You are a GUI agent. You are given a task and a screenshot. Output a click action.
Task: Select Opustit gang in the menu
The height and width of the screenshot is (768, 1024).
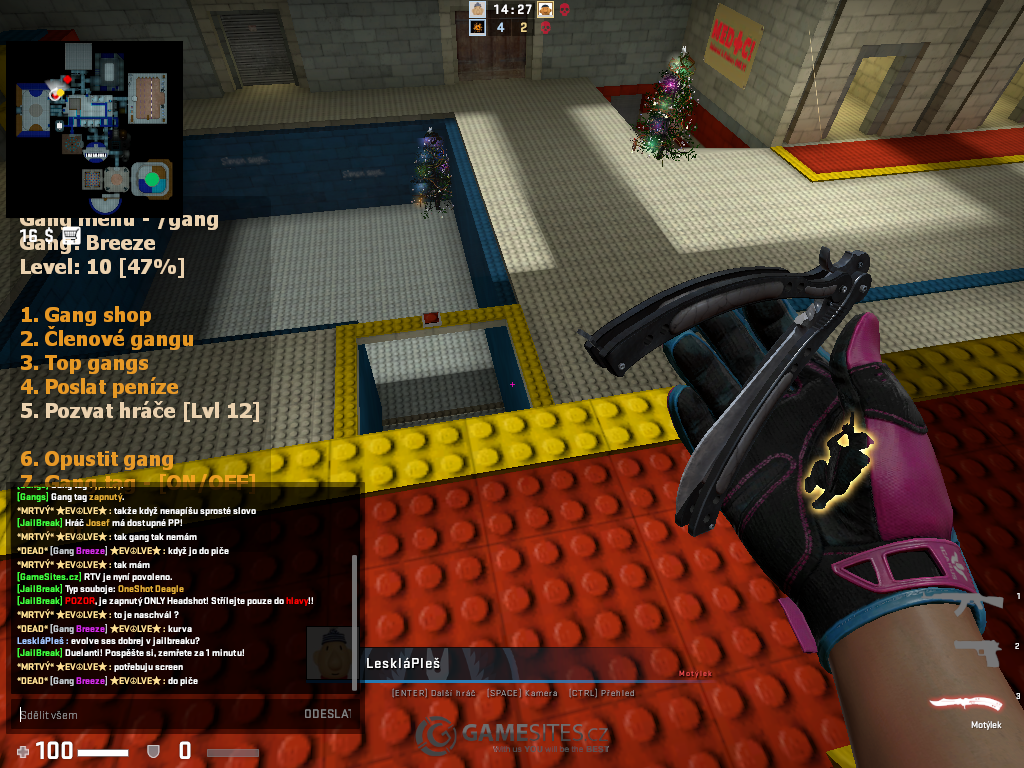coord(97,459)
